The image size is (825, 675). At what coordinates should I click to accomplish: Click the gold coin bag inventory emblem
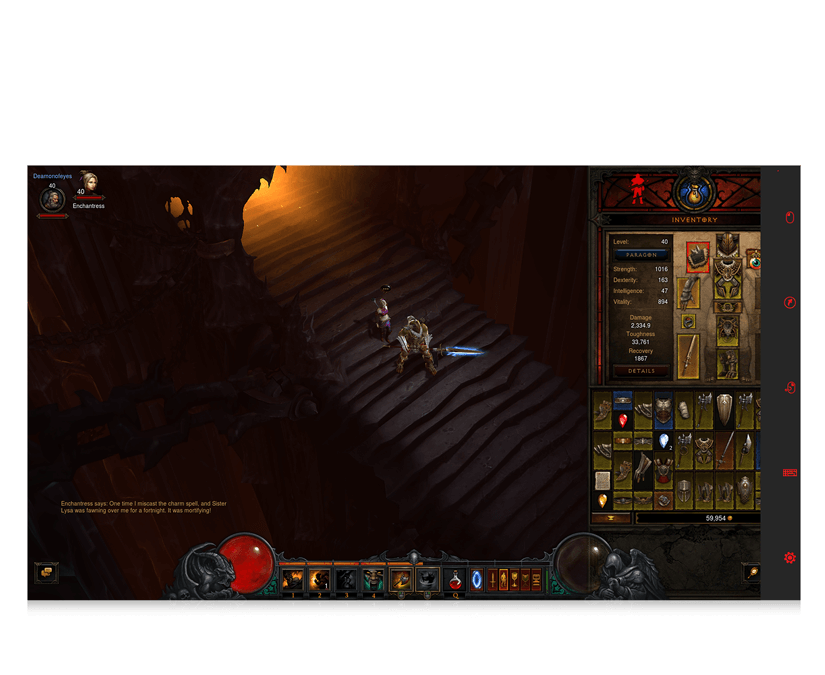[x=694, y=191]
